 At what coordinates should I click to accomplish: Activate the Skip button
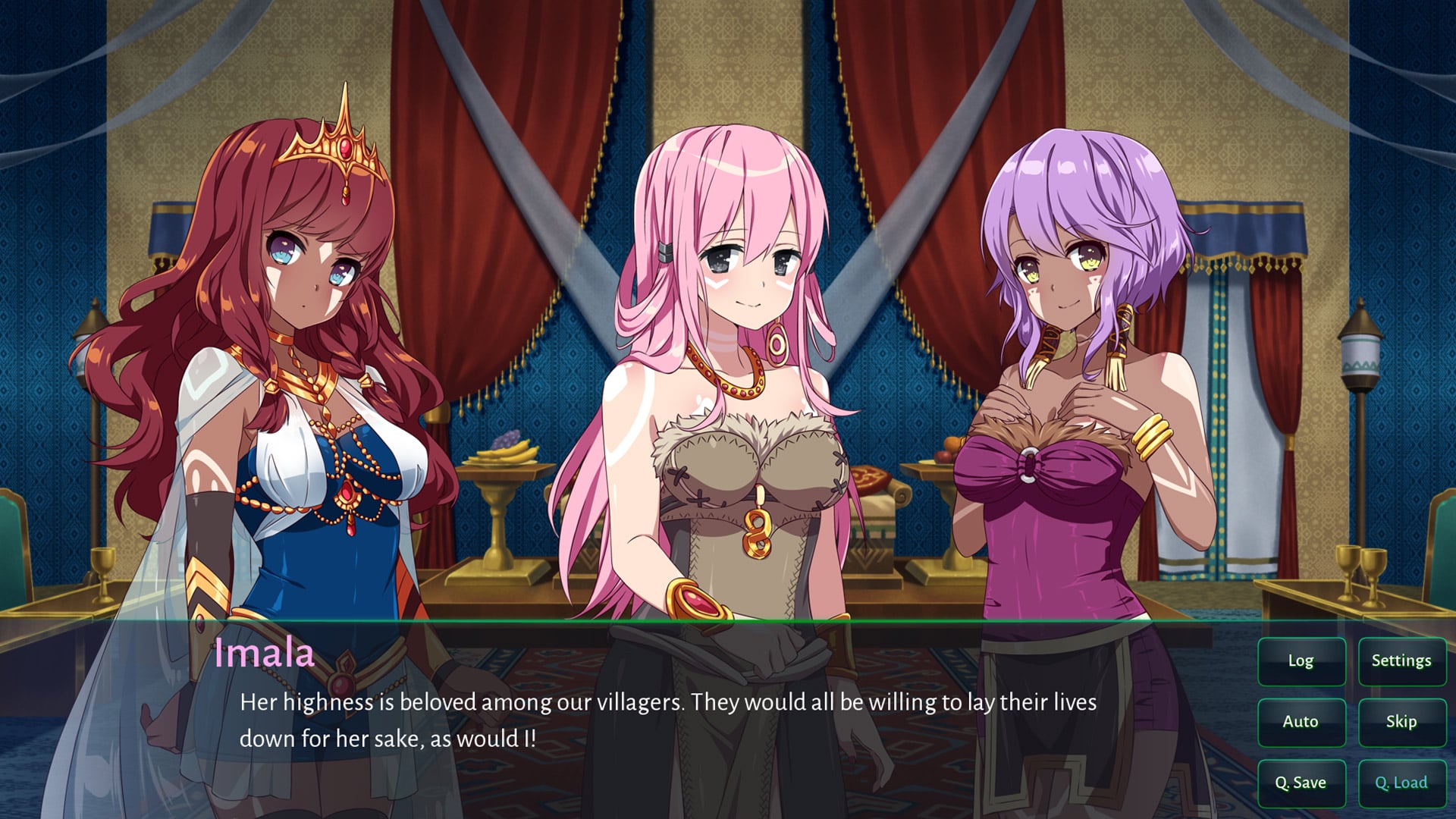[x=1401, y=722]
